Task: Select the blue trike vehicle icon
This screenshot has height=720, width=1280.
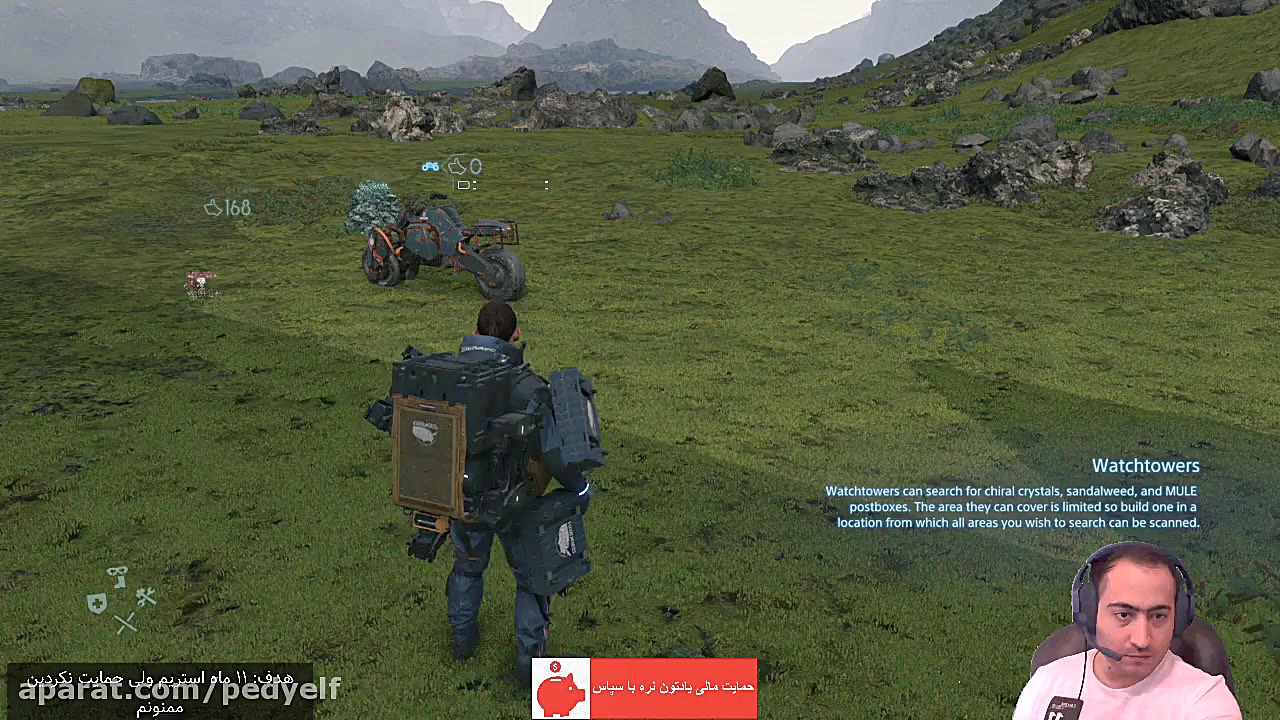Action: 430,167
